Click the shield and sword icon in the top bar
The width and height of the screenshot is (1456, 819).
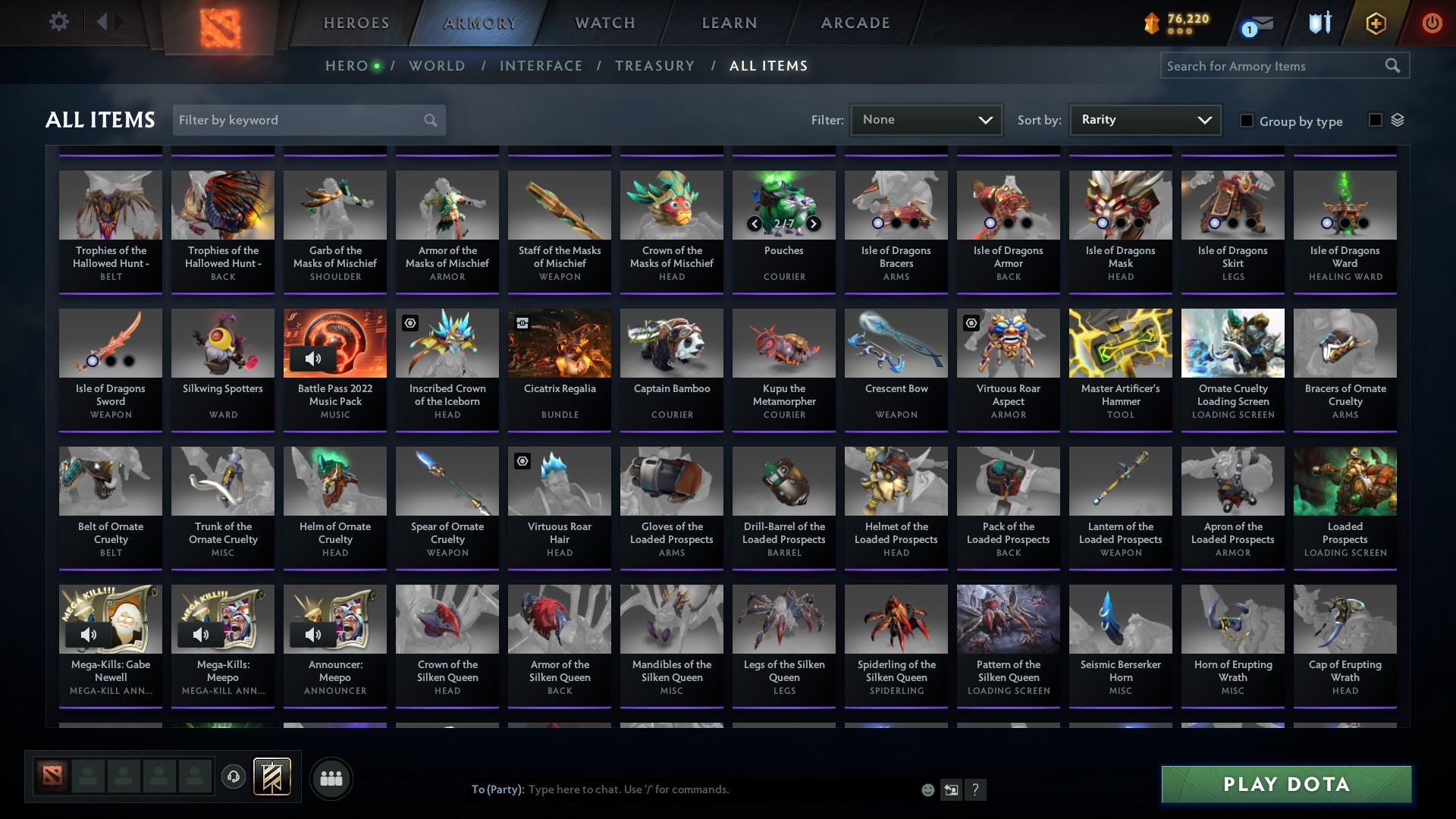pyautogui.click(x=1318, y=23)
